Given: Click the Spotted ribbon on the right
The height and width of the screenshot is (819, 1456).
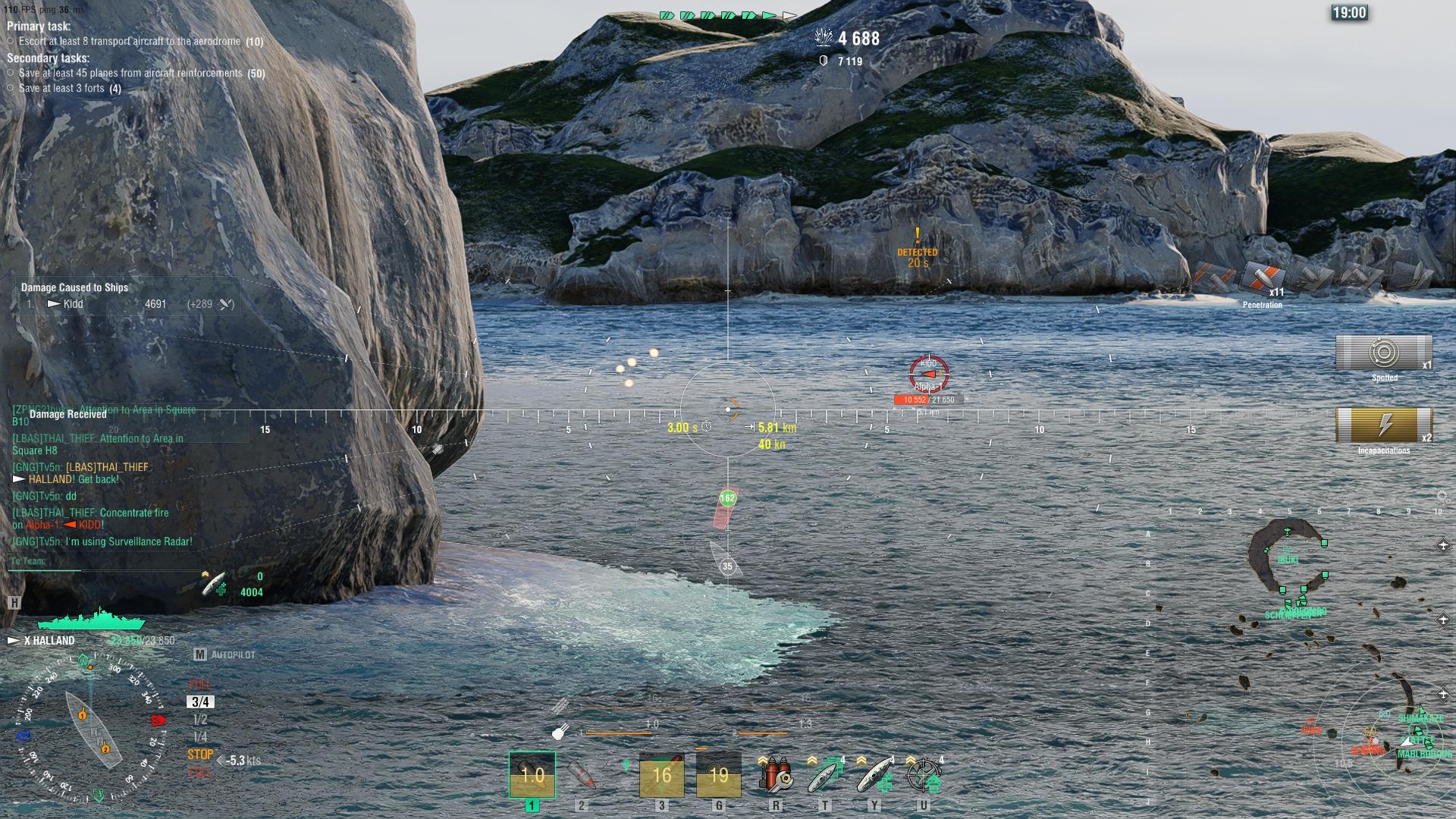Looking at the screenshot, I should [1385, 354].
